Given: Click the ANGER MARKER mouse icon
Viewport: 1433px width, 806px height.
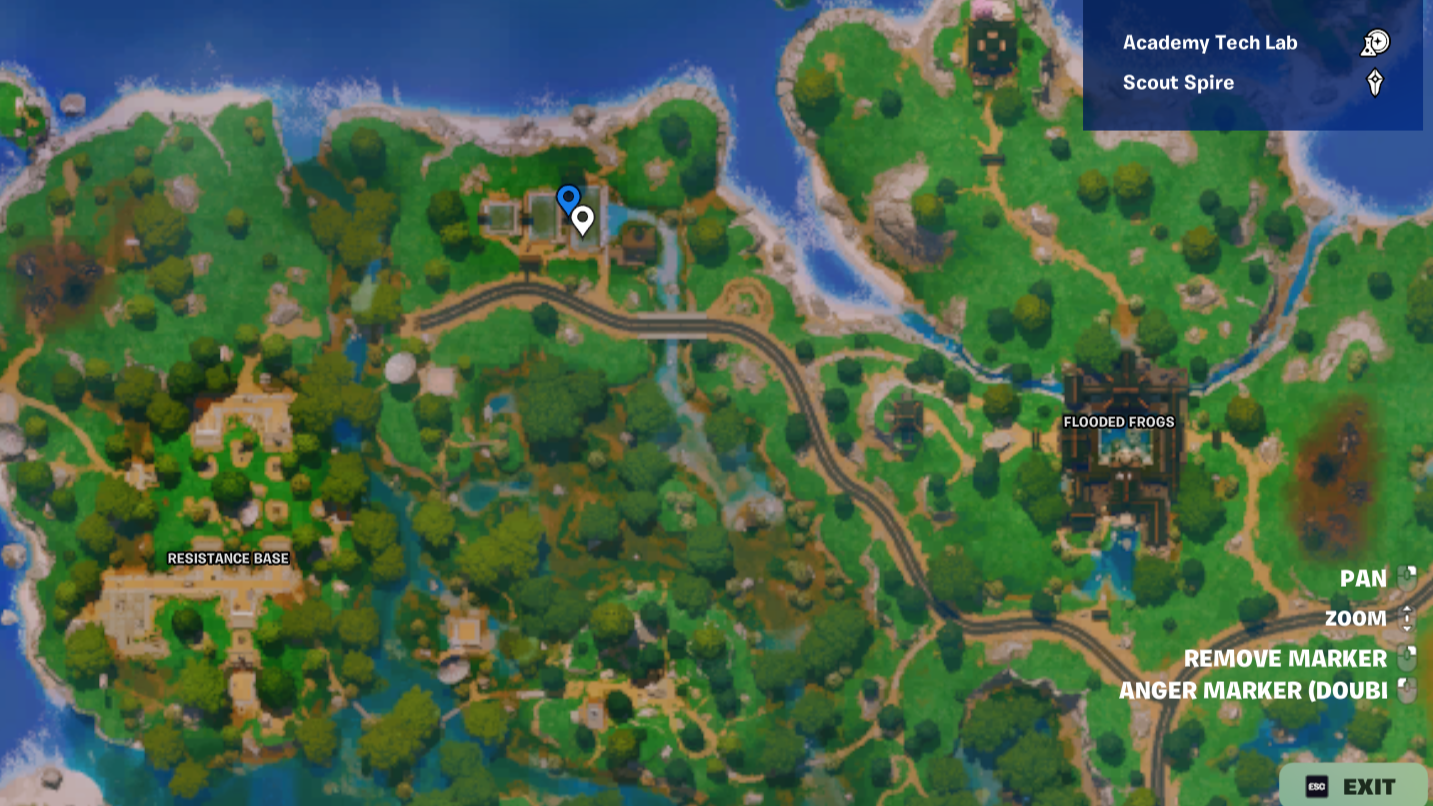Looking at the screenshot, I should [x=1407, y=690].
